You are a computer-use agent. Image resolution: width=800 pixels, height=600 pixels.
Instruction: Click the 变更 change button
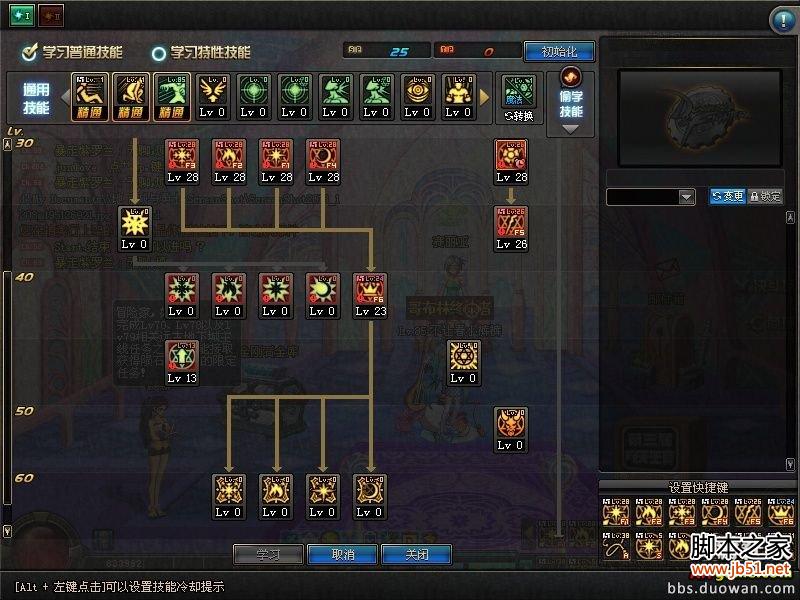pyautogui.click(x=727, y=197)
